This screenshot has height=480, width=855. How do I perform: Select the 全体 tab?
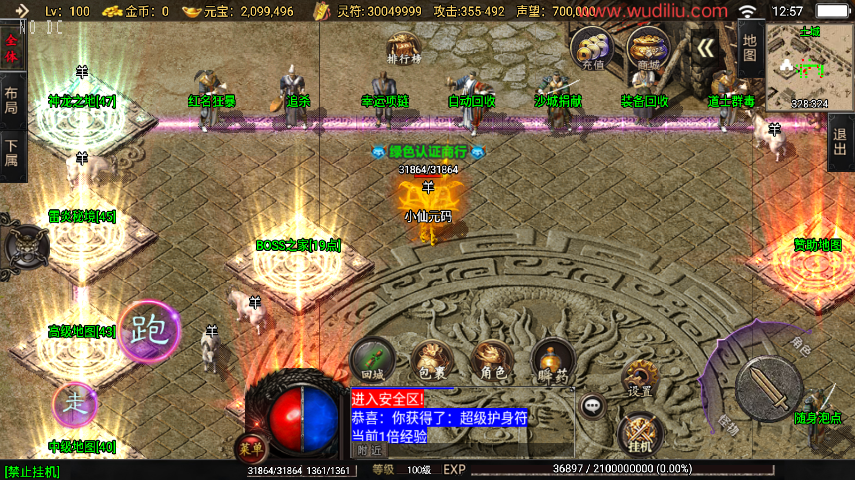tap(11, 49)
